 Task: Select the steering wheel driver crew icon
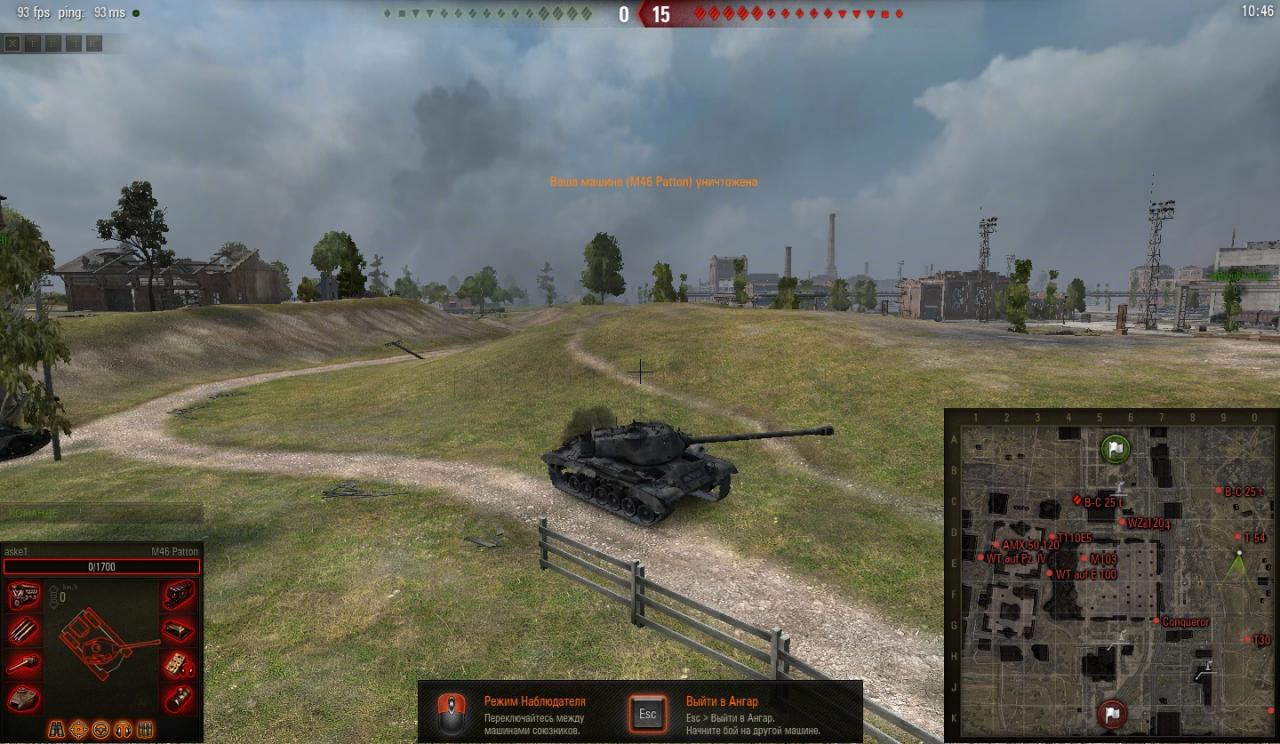click(101, 729)
